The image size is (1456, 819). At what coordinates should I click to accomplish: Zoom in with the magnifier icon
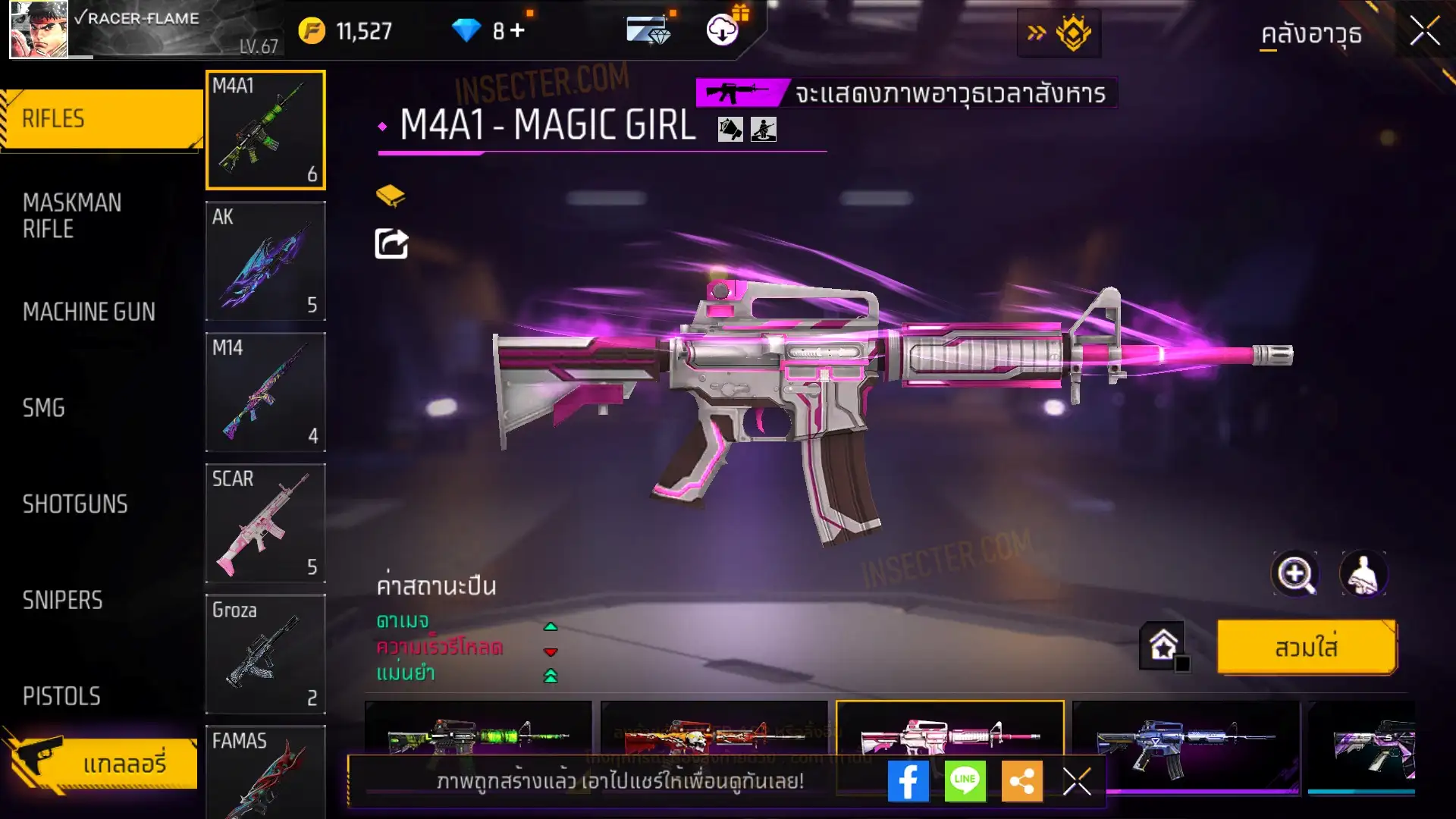click(1295, 574)
